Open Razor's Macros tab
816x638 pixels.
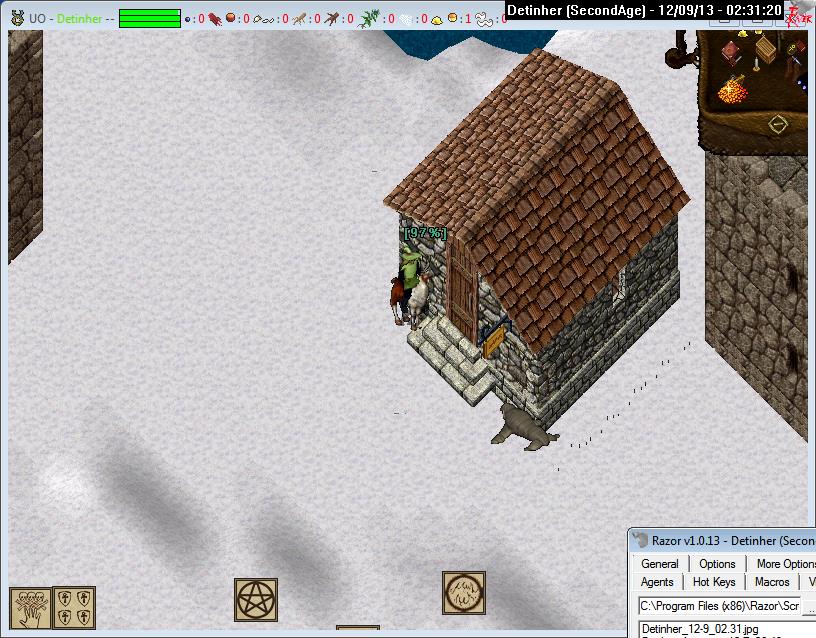772,582
